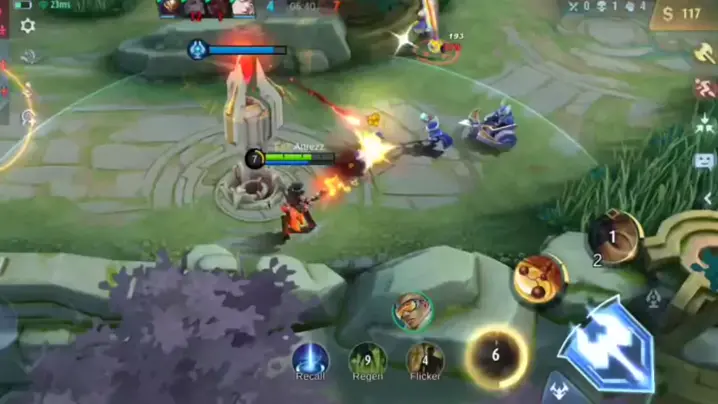
Task: Use the Regen ability
Action: coord(368,360)
